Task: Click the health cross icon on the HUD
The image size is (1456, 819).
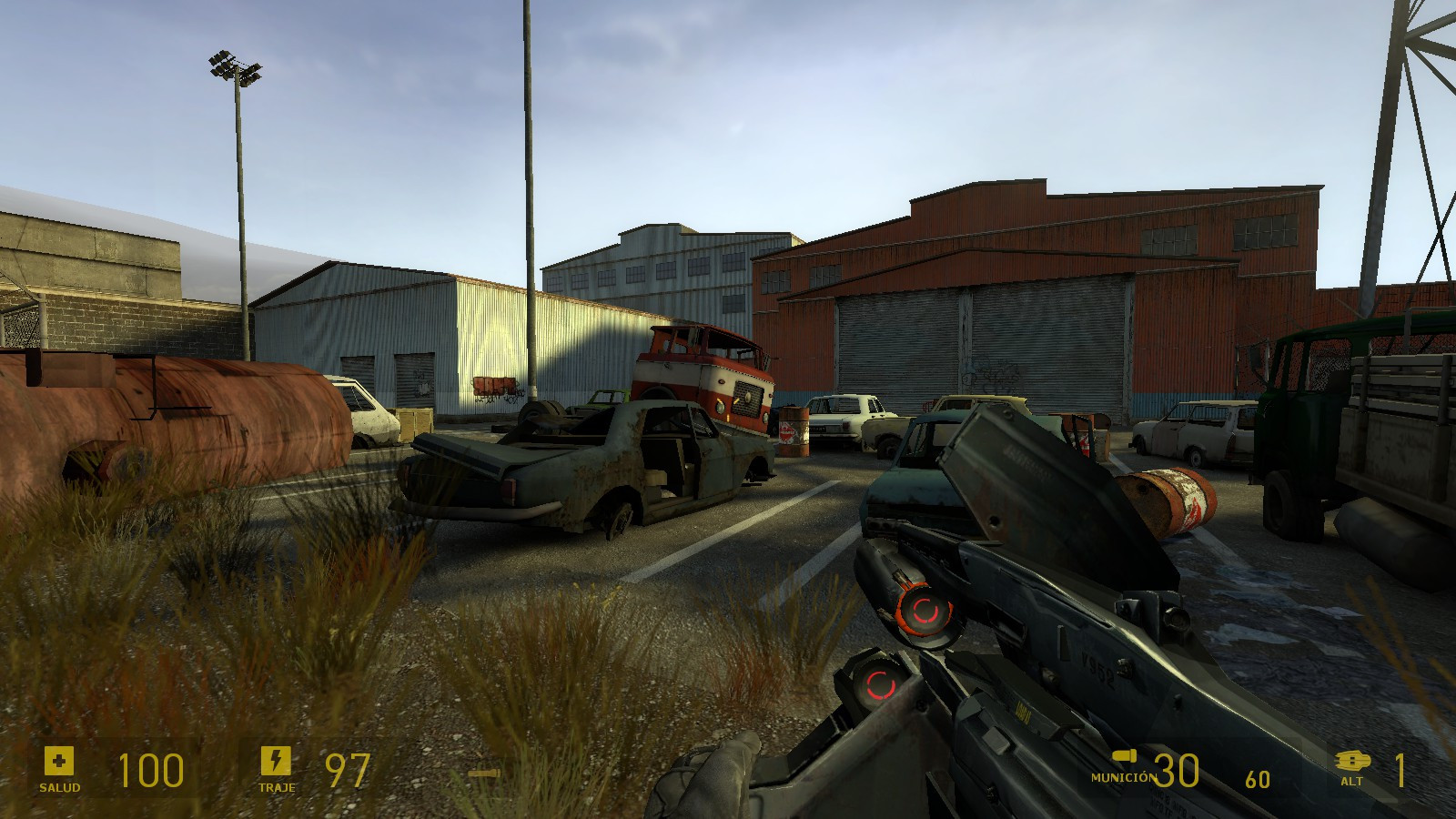Action: tap(57, 760)
